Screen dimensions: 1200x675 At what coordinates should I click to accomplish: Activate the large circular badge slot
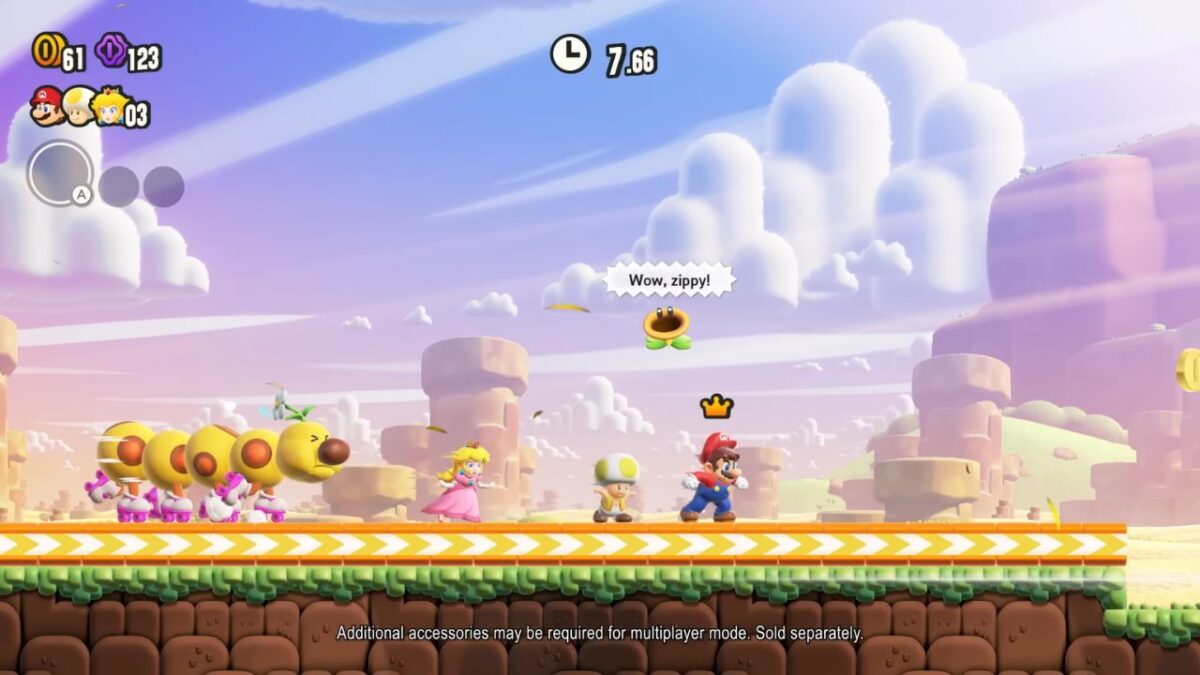[60, 173]
